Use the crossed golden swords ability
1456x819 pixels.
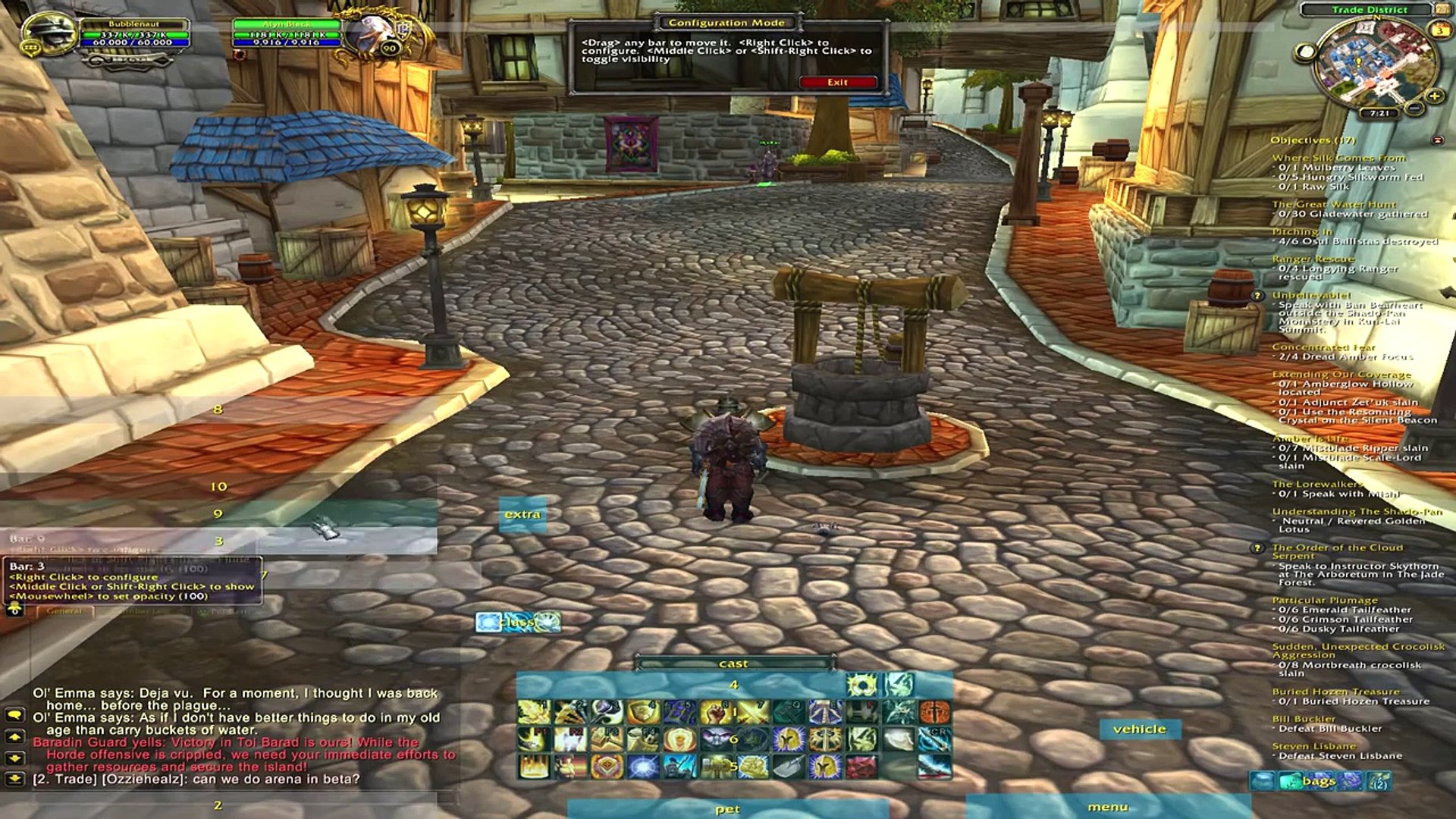(752, 712)
